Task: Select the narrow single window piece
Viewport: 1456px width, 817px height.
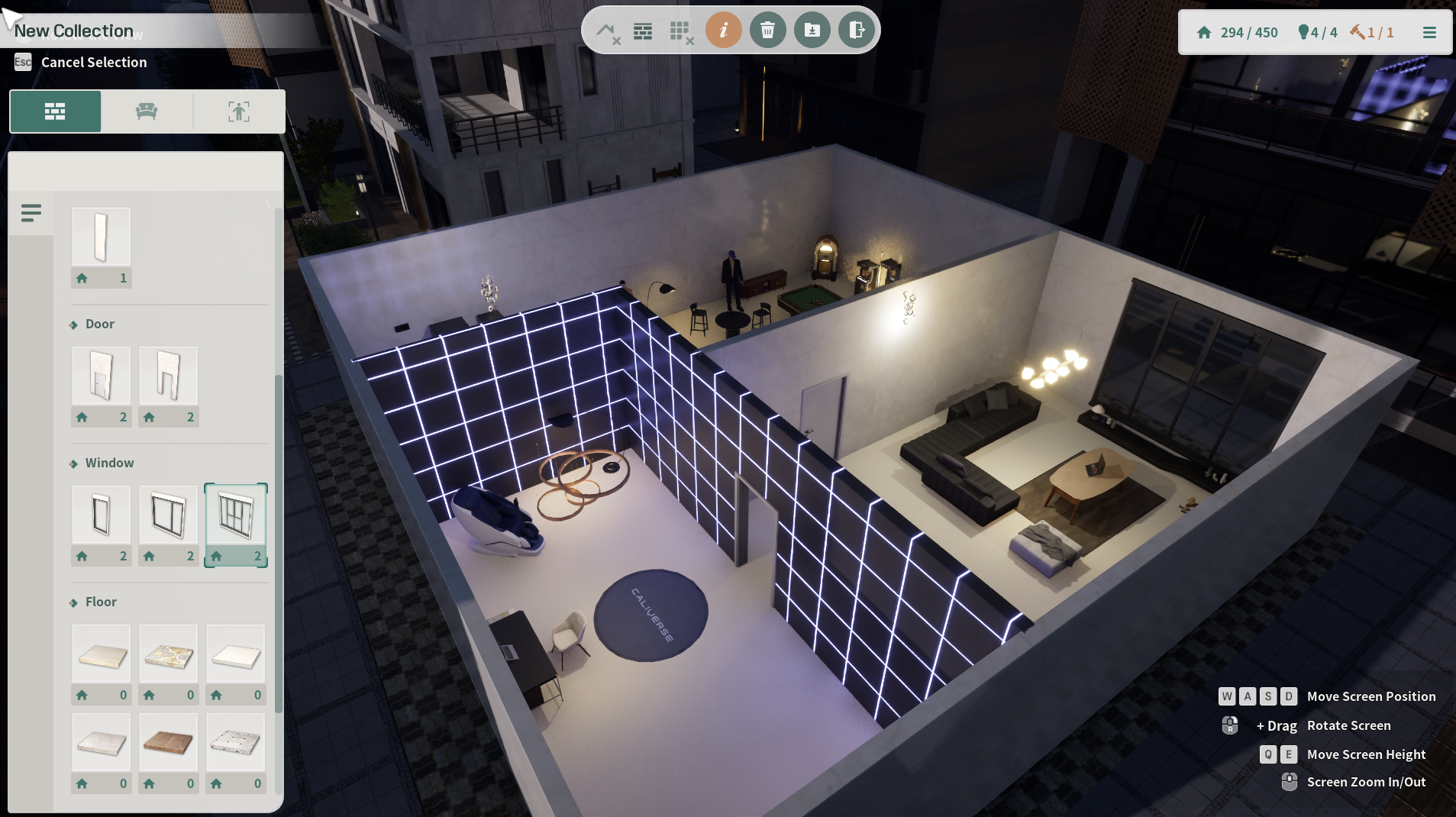Action: point(102,515)
